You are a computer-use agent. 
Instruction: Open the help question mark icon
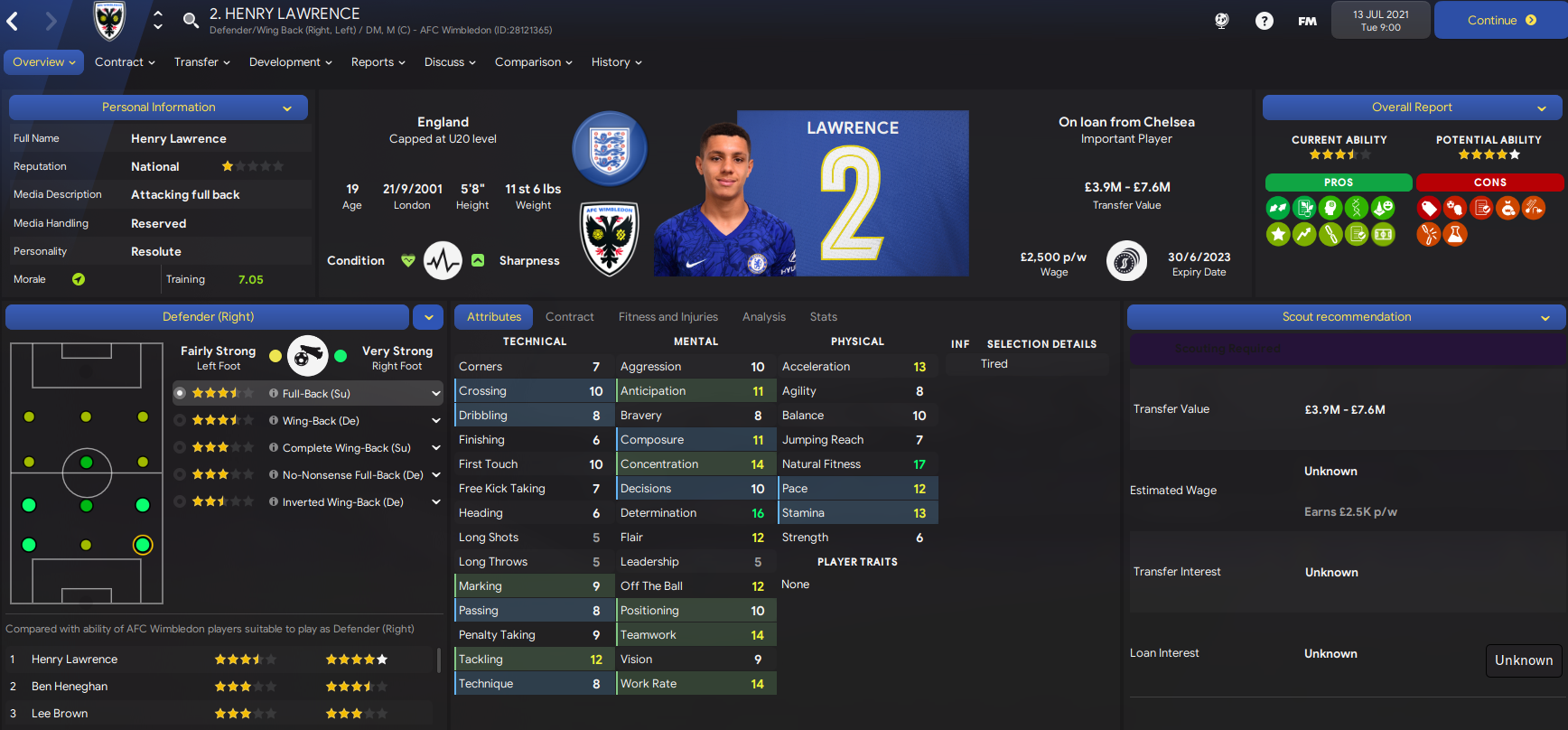coord(1264,20)
